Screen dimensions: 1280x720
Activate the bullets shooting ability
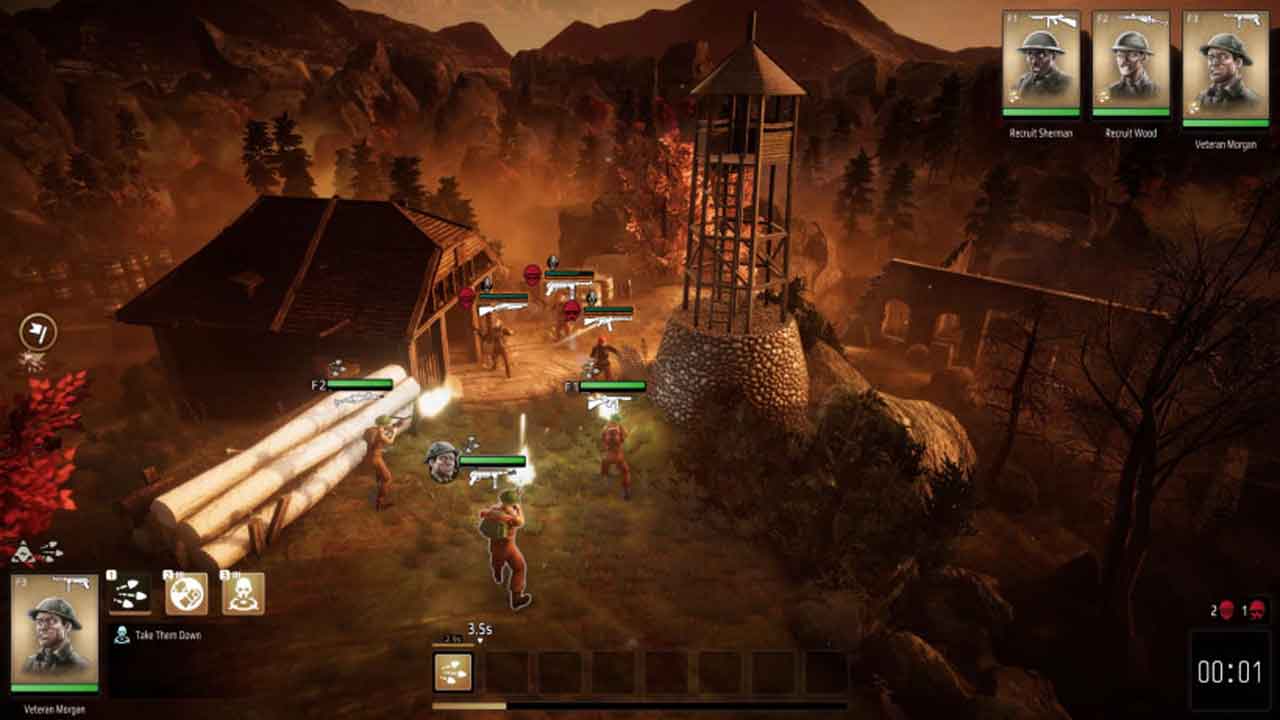pos(130,593)
